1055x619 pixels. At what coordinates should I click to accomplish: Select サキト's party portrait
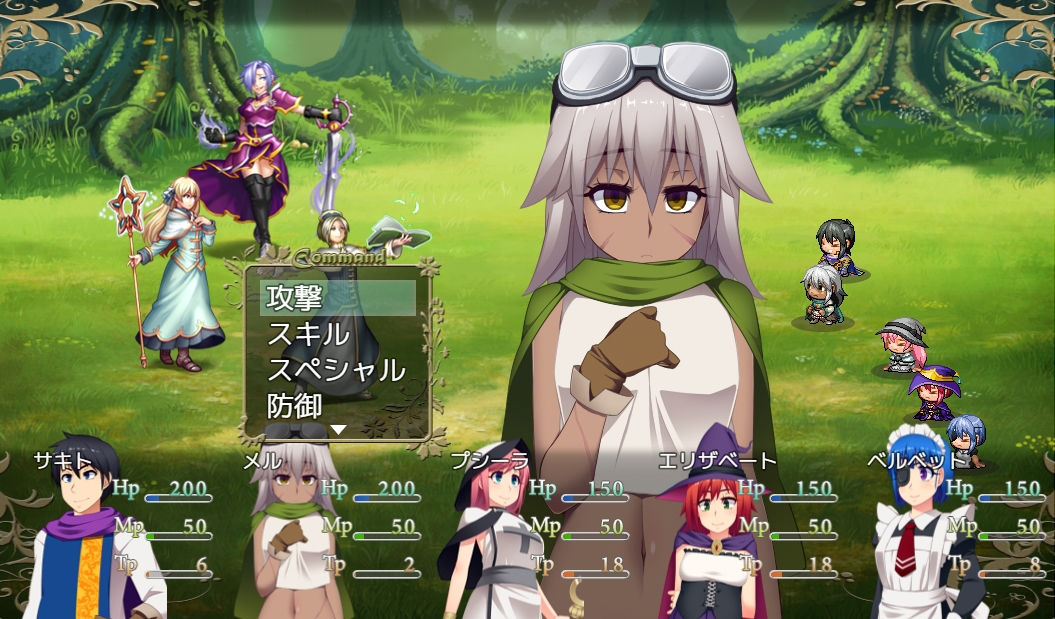tap(85, 540)
